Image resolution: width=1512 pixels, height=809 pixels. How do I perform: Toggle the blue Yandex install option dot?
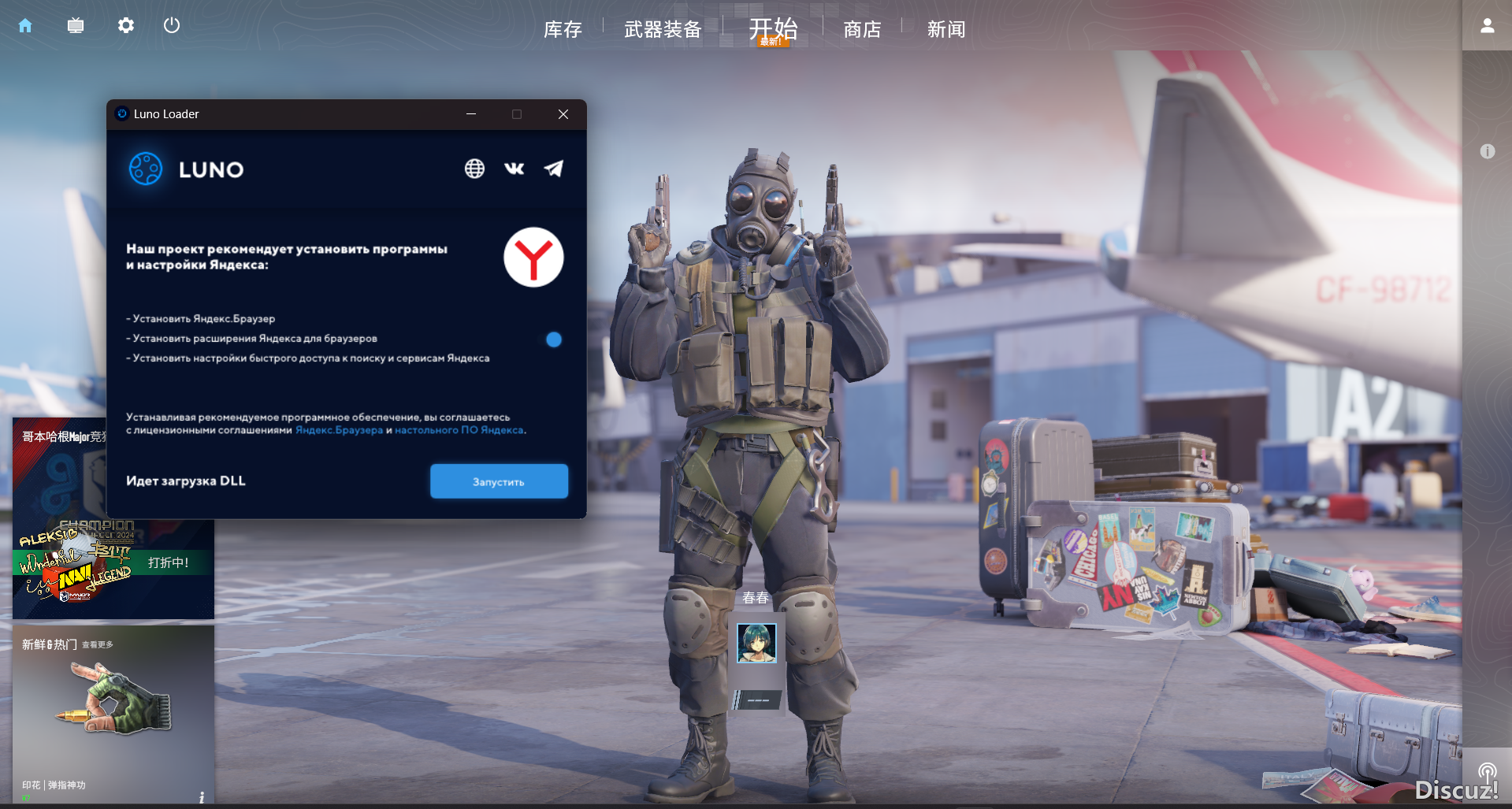pyautogui.click(x=554, y=340)
